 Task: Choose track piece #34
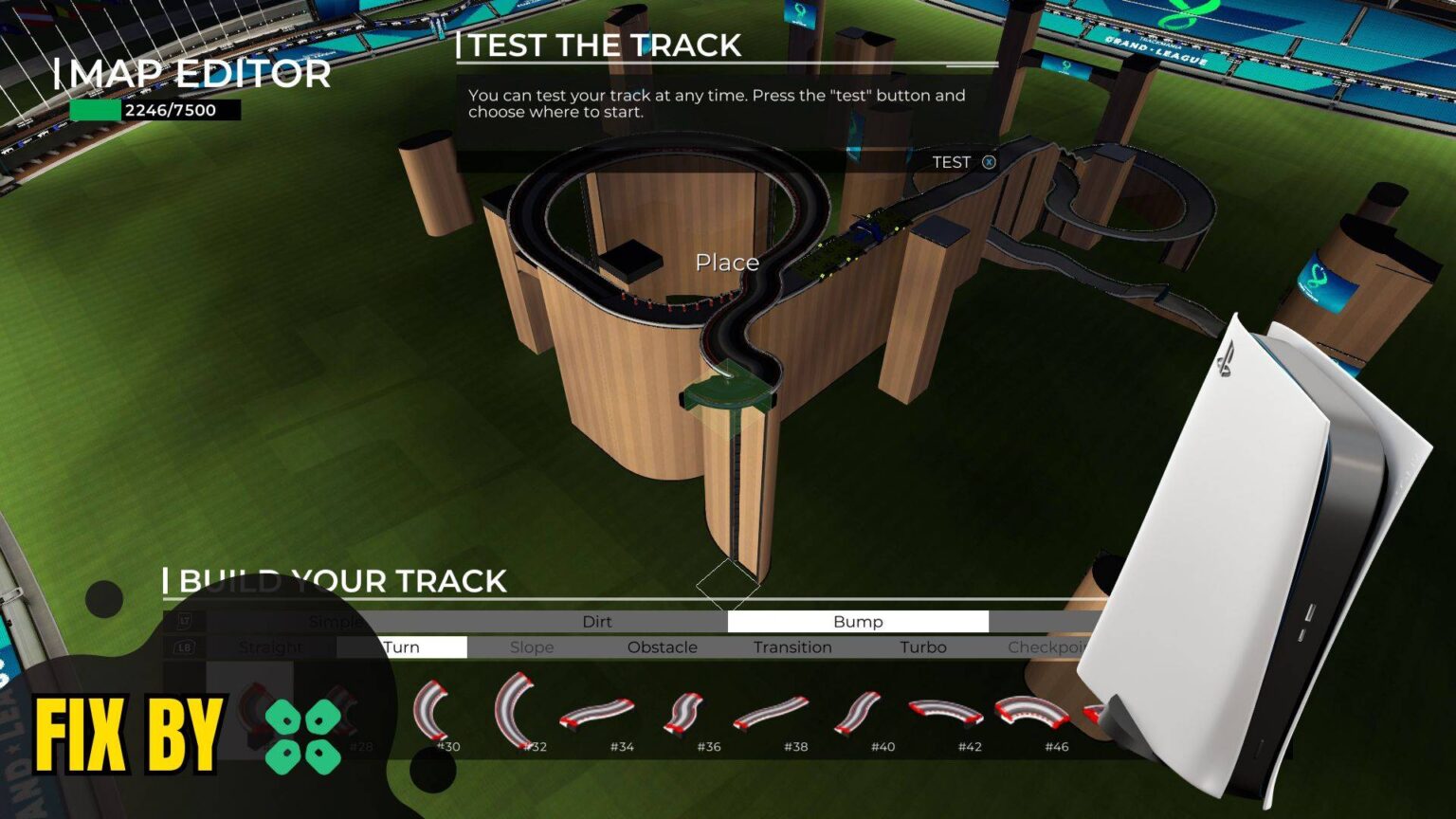pyautogui.click(x=597, y=715)
